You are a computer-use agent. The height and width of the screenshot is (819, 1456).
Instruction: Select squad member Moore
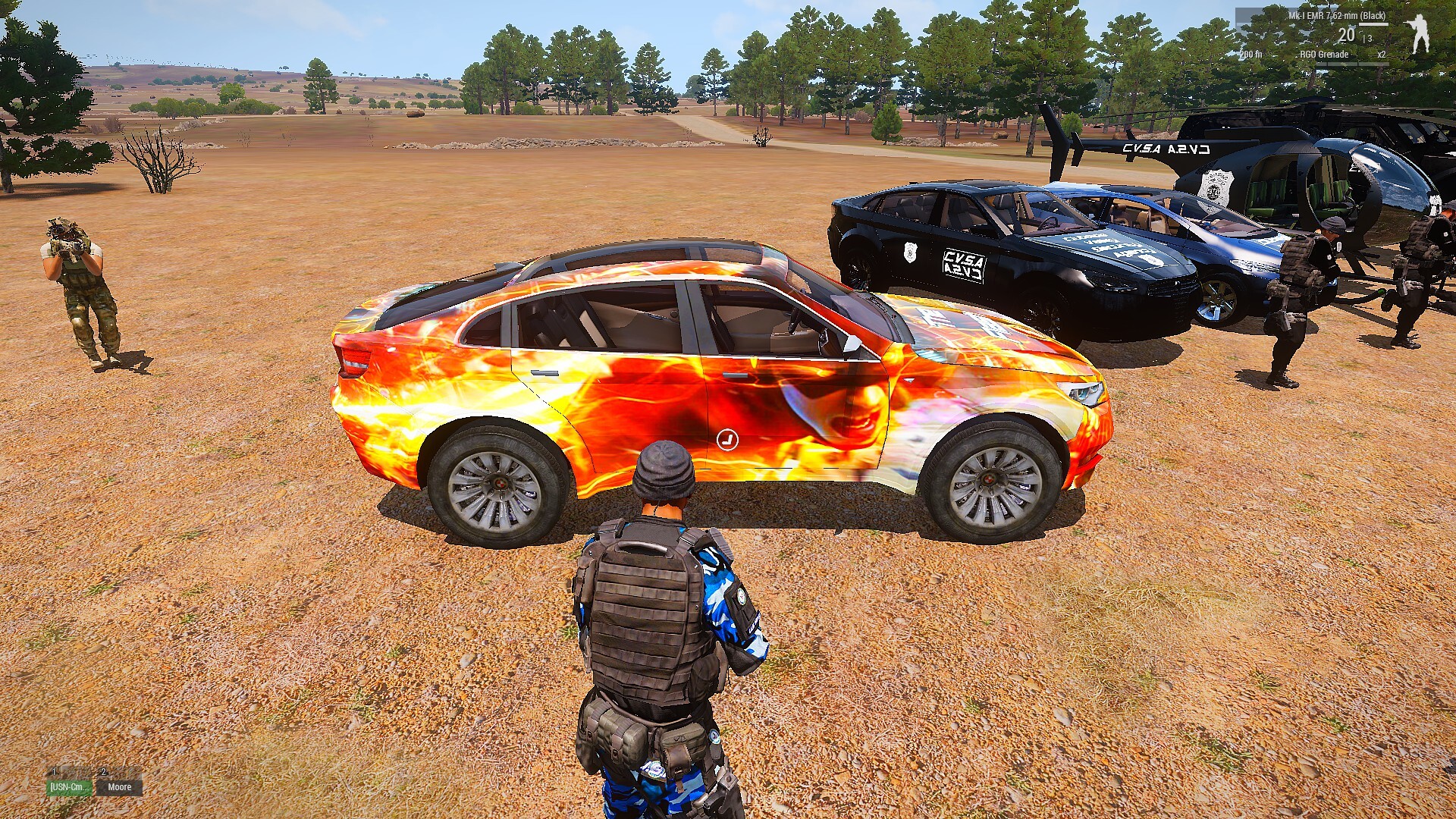(x=119, y=787)
